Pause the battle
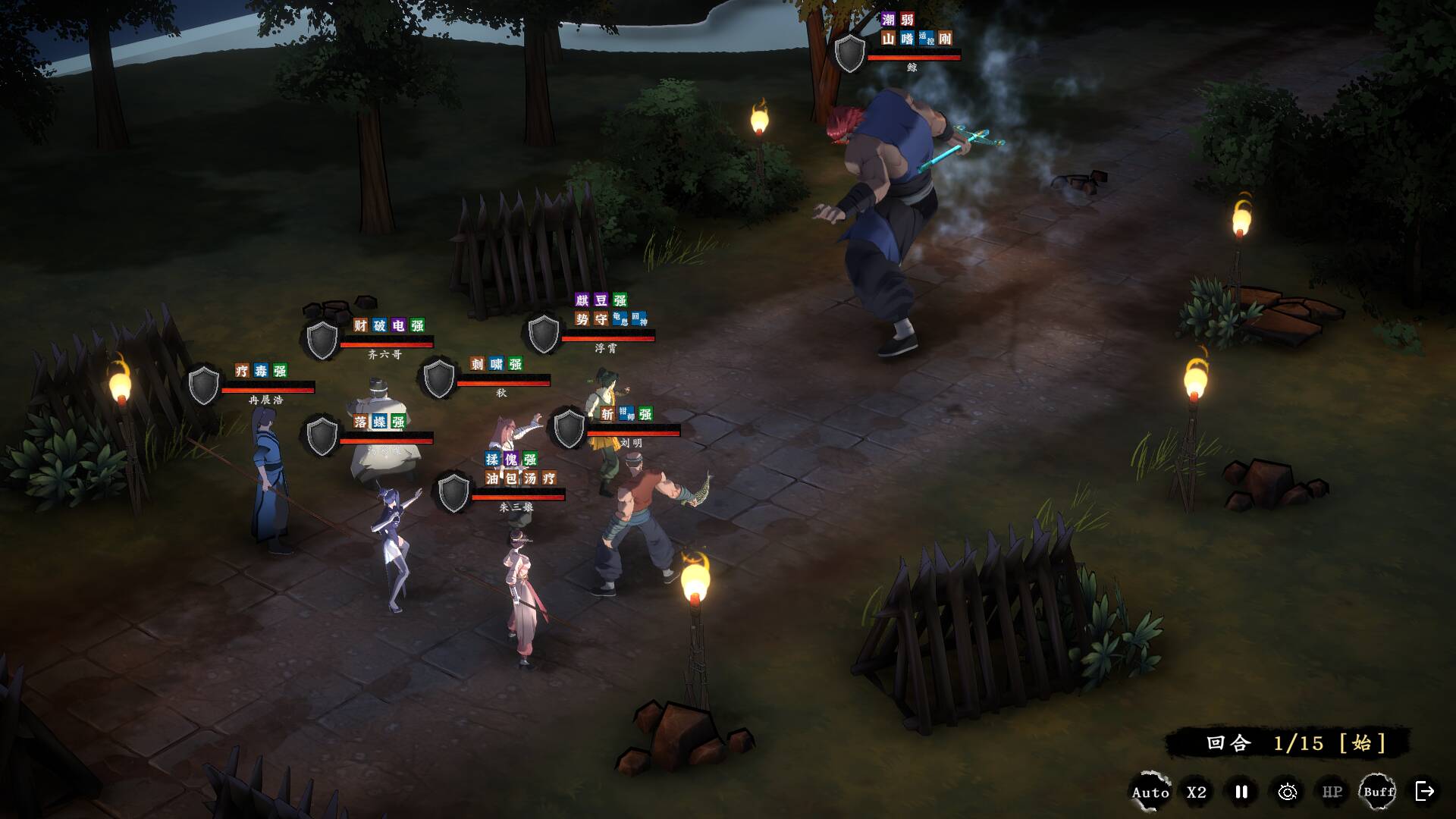1456x819 pixels. click(1241, 792)
